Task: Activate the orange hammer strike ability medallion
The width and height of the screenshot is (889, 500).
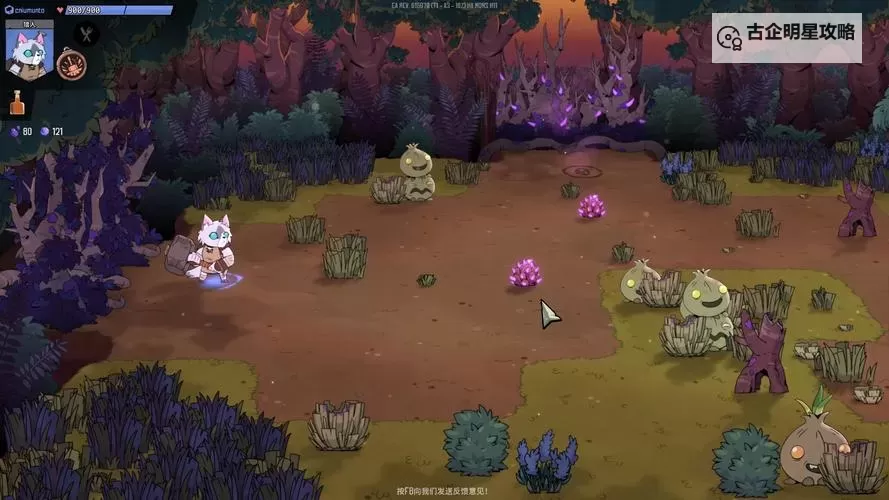Action: (71, 65)
